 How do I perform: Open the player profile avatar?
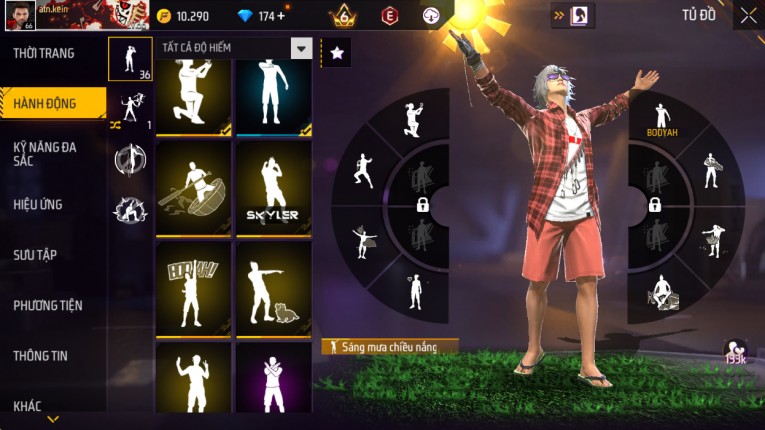[x=18, y=15]
